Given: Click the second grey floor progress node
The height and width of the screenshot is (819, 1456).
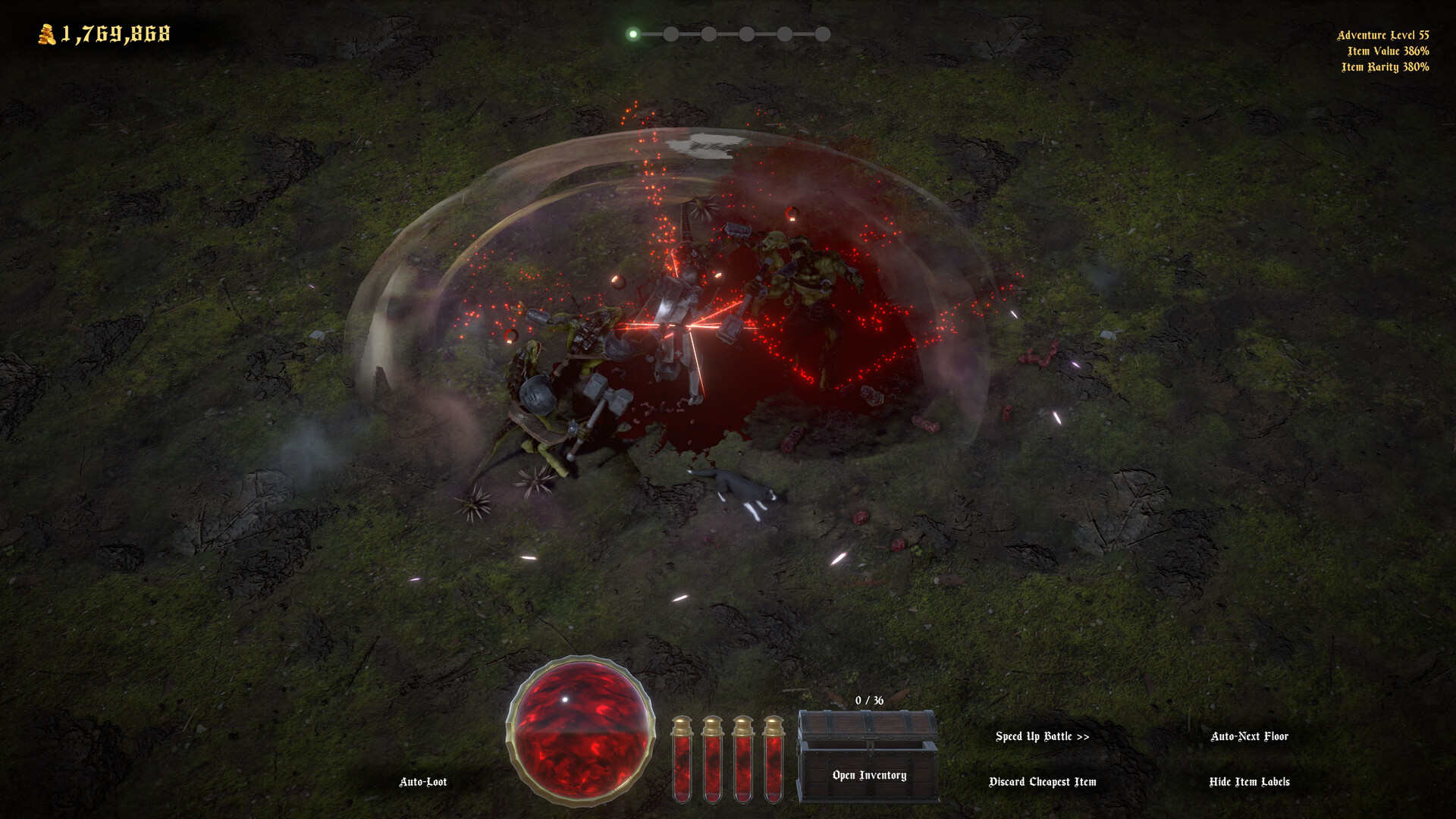Looking at the screenshot, I should (670, 33).
